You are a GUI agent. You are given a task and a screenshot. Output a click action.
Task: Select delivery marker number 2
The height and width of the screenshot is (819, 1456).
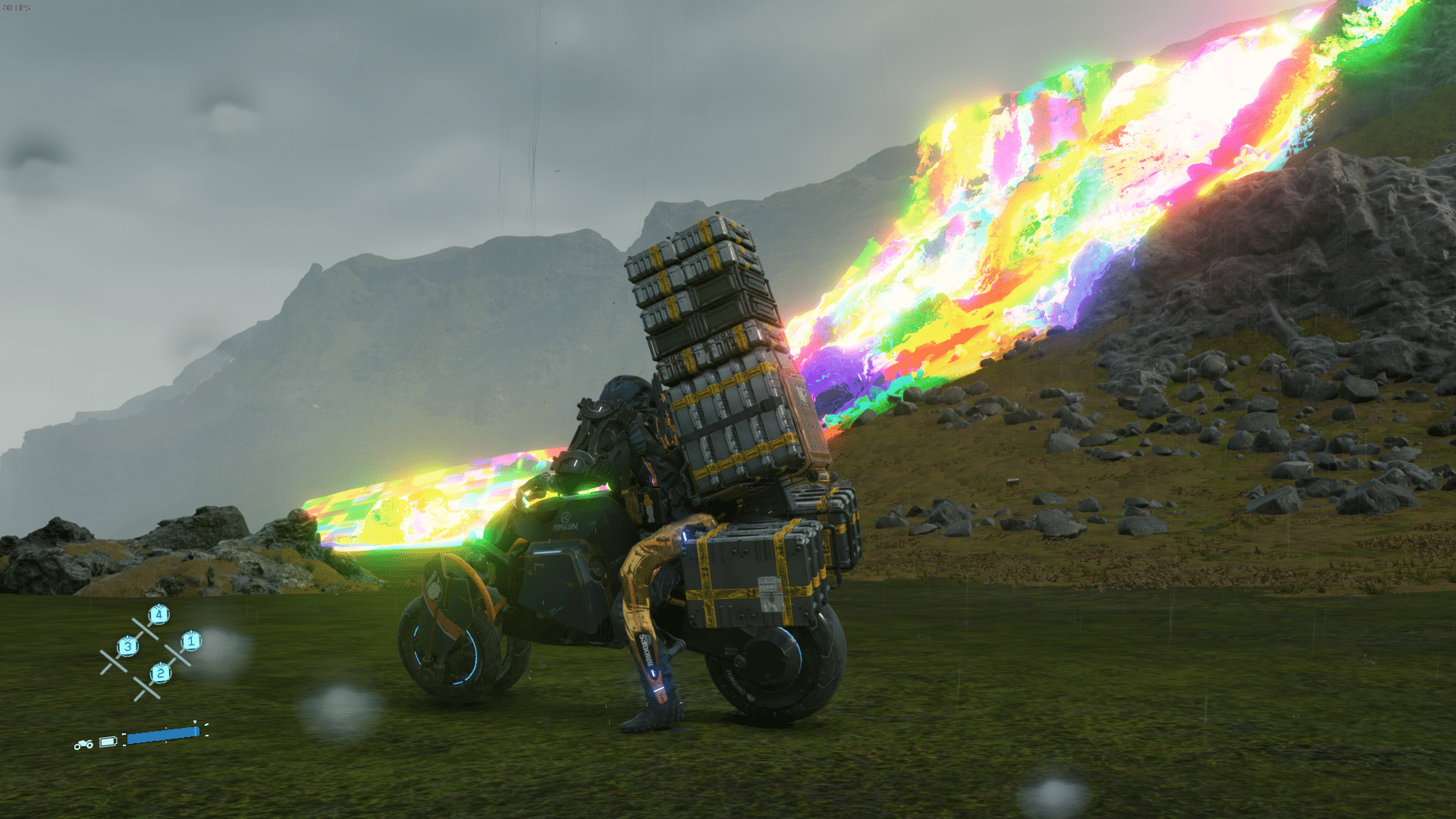160,673
